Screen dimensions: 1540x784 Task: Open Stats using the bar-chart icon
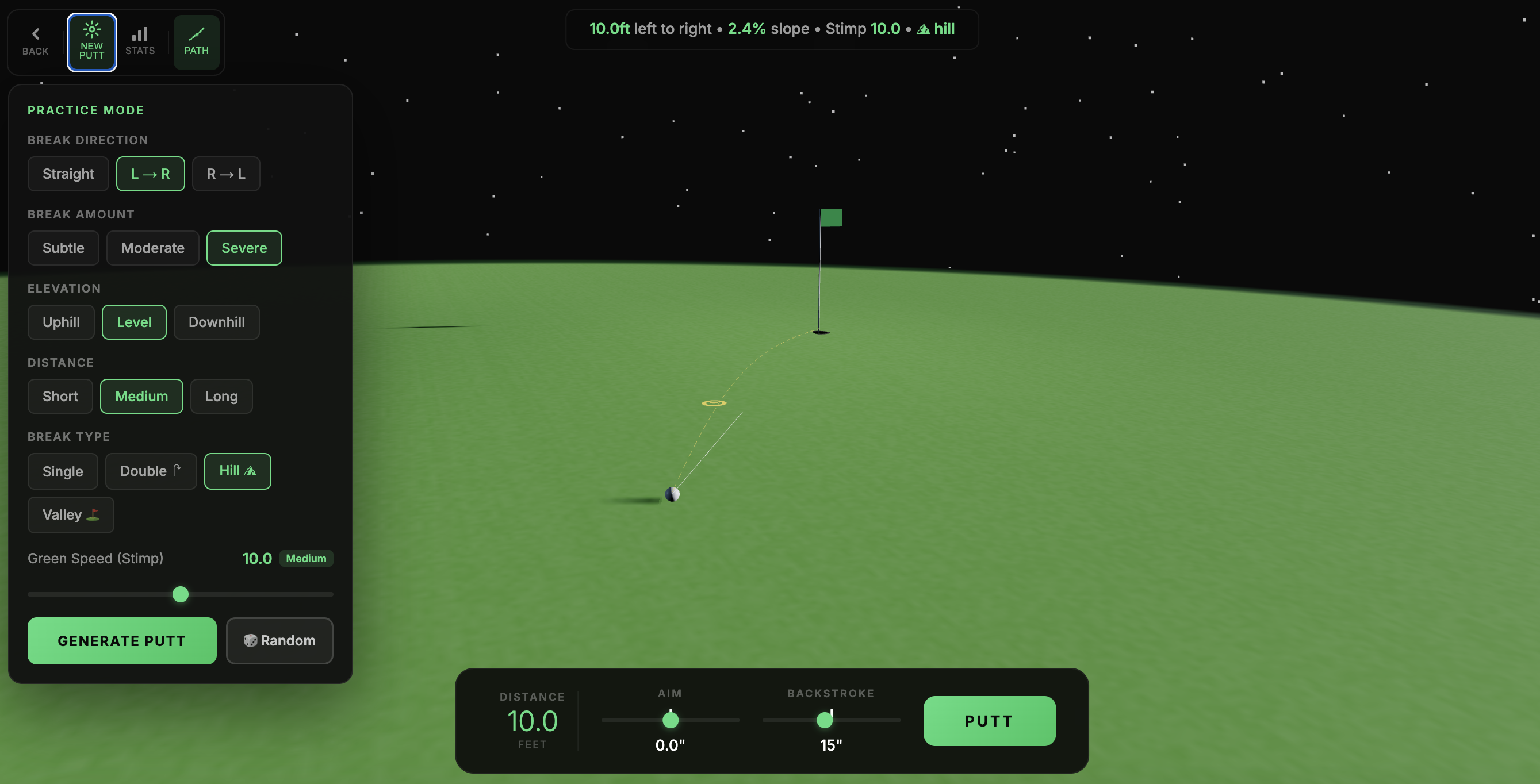click(140, 34)
